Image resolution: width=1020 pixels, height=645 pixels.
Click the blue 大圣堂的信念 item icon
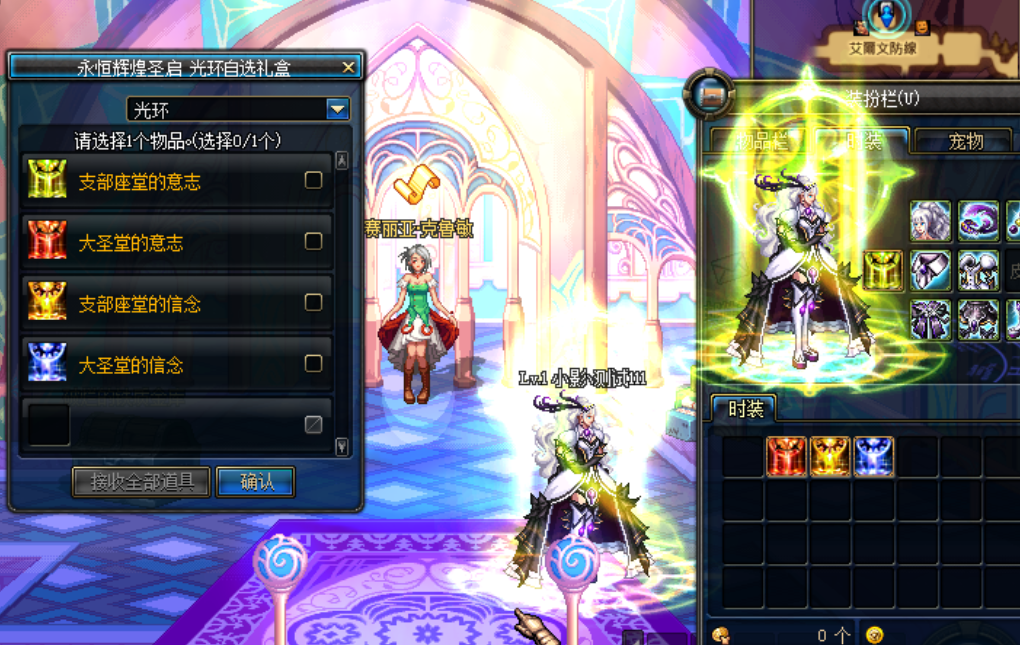[x=48, y=364]
